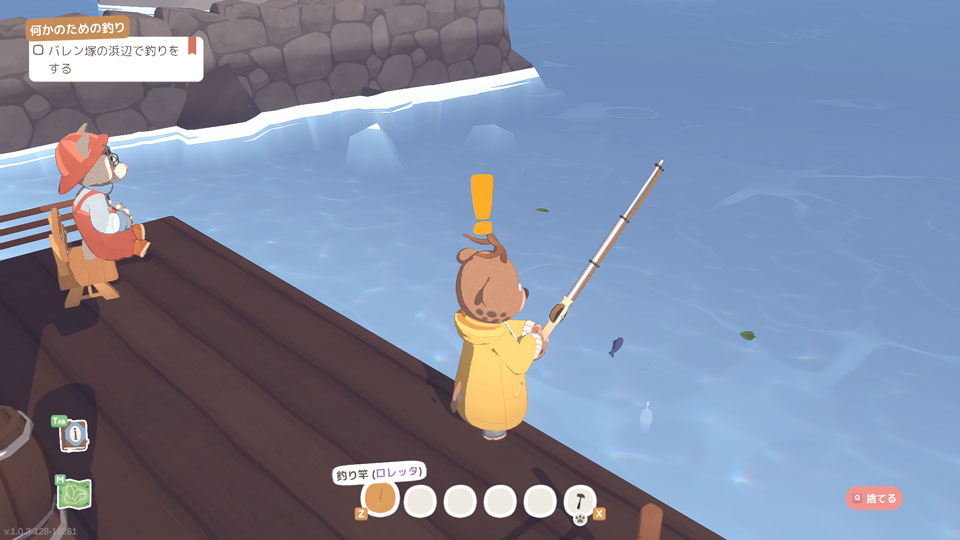Select the hammer tool slot
Viewport: 960px width, 540px height.
coord(580,499)
